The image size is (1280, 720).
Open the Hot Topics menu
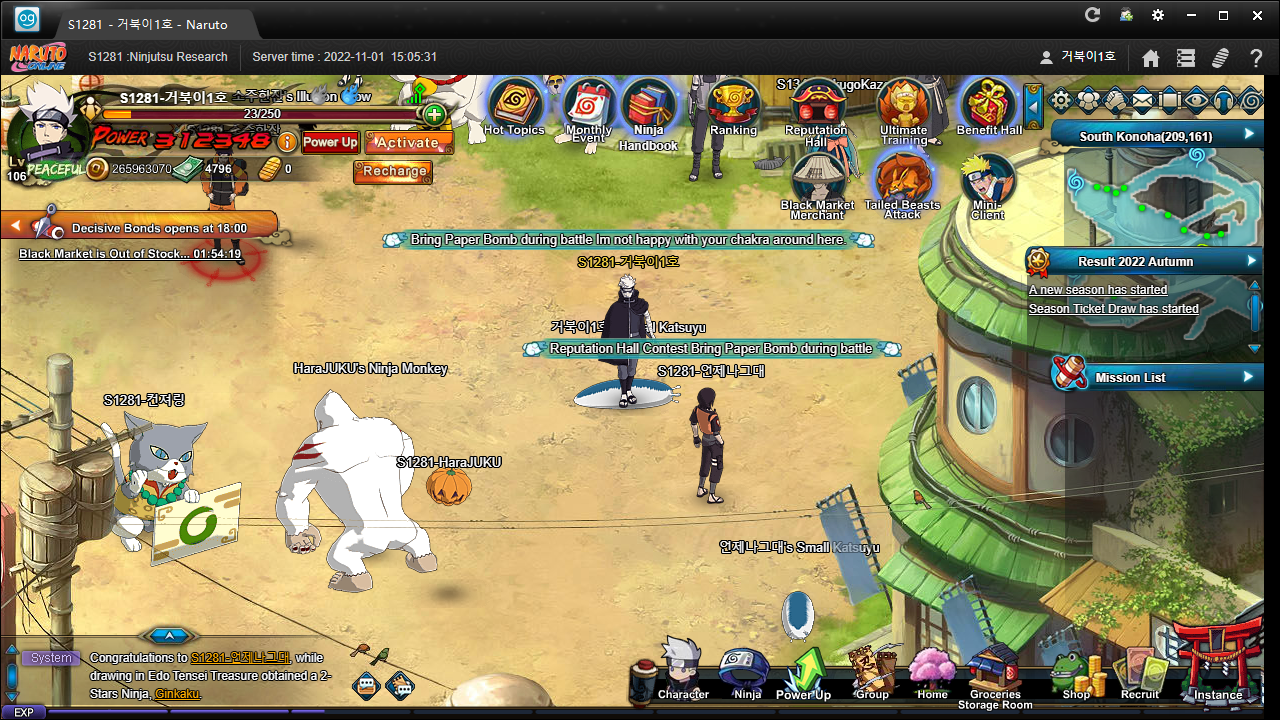[514, 104]
